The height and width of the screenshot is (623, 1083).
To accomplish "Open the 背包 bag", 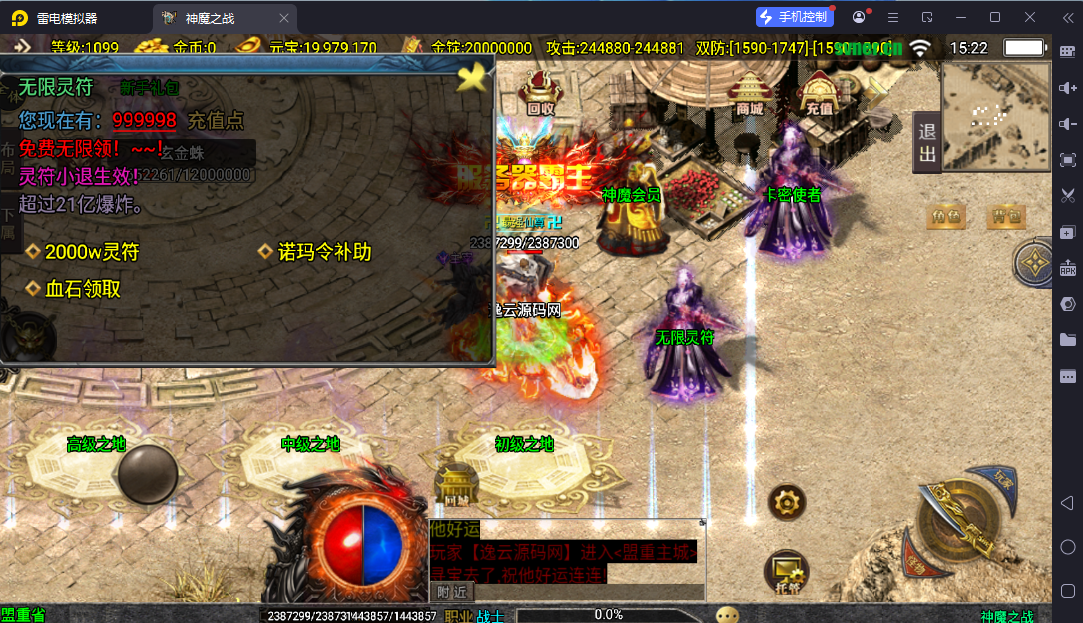I will [x=1006, y=215].
